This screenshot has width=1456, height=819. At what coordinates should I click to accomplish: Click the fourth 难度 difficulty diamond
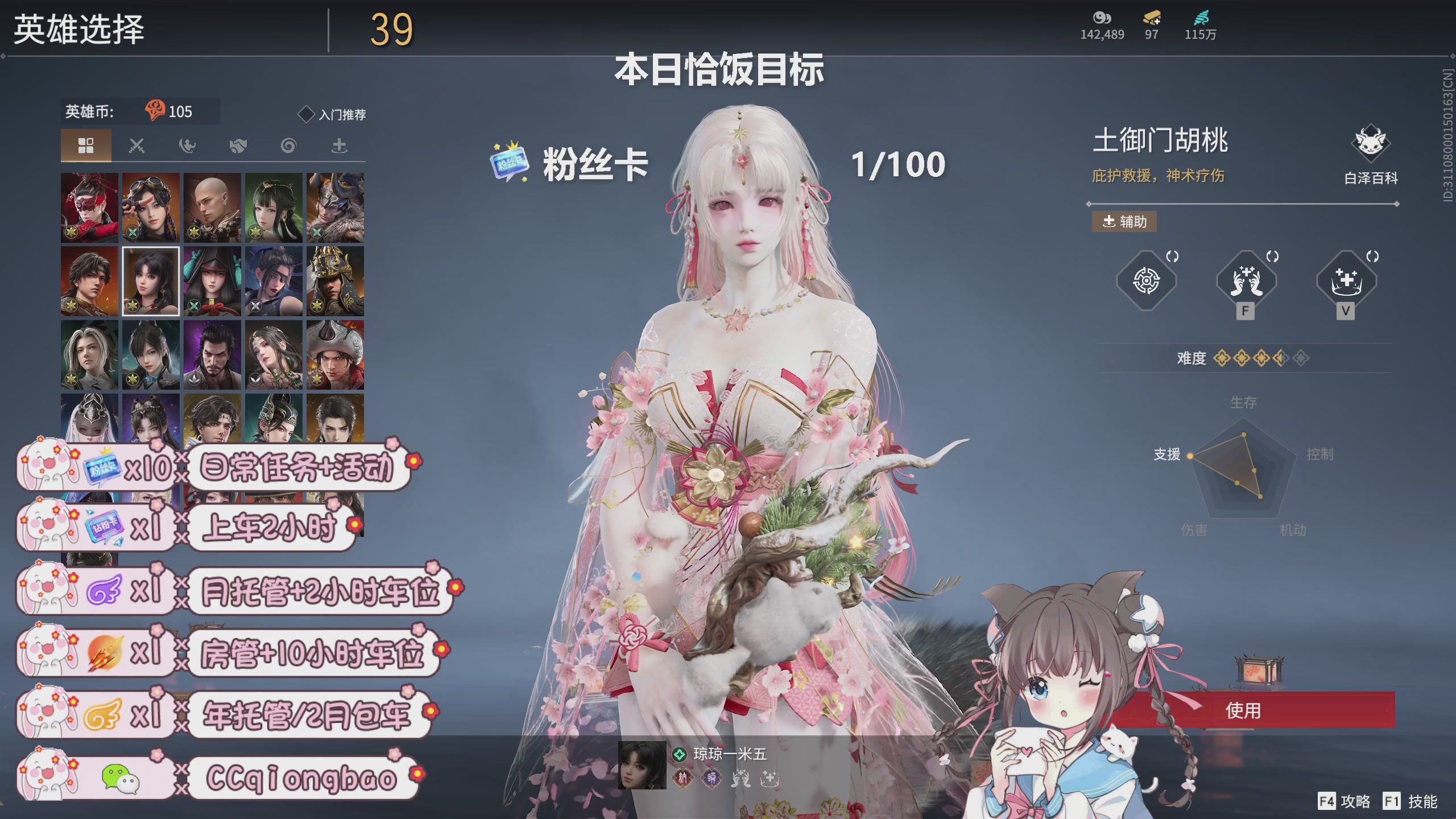(1281, 358)
